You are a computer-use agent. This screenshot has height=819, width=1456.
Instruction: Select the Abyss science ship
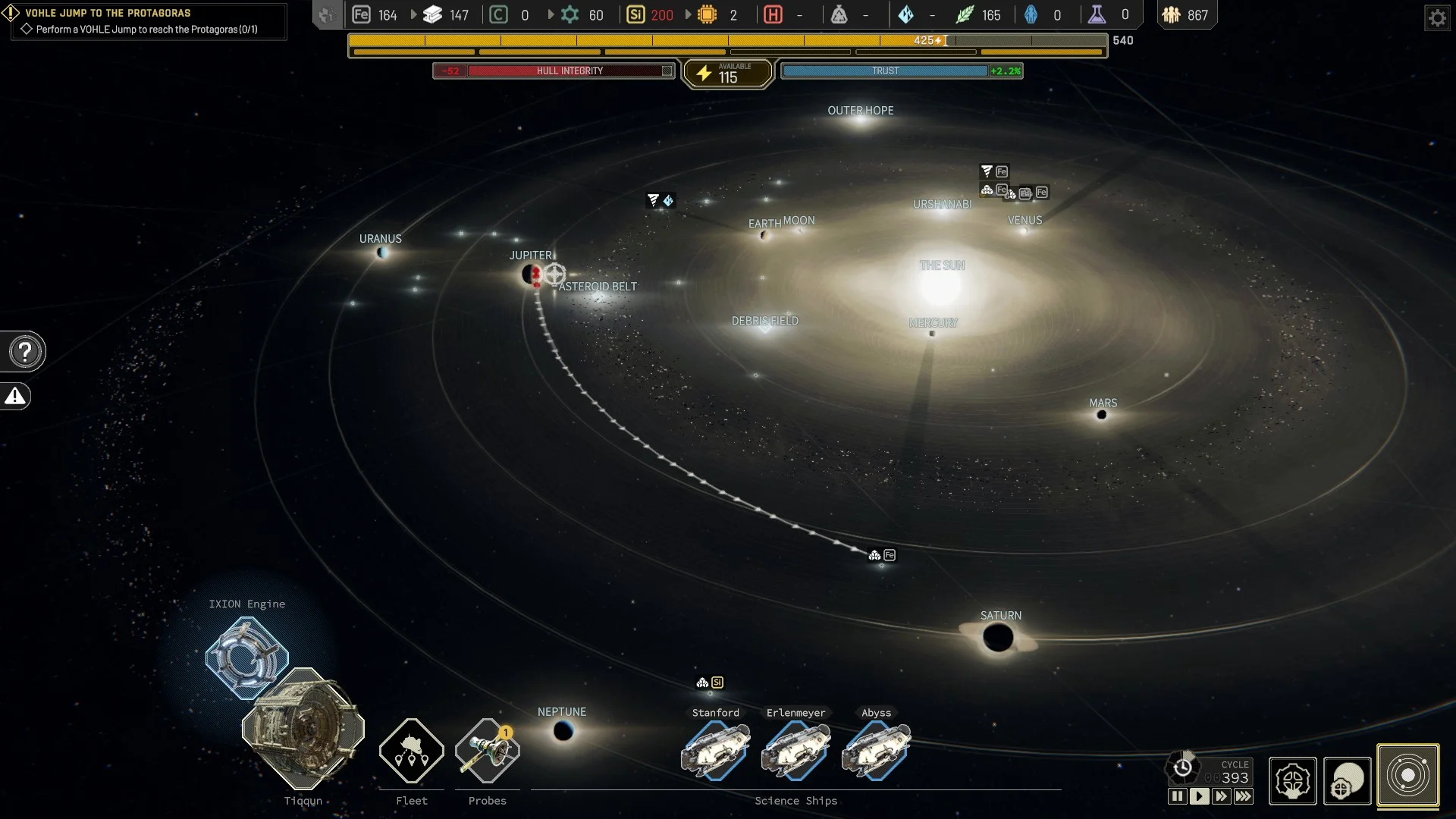click(876, 751)
